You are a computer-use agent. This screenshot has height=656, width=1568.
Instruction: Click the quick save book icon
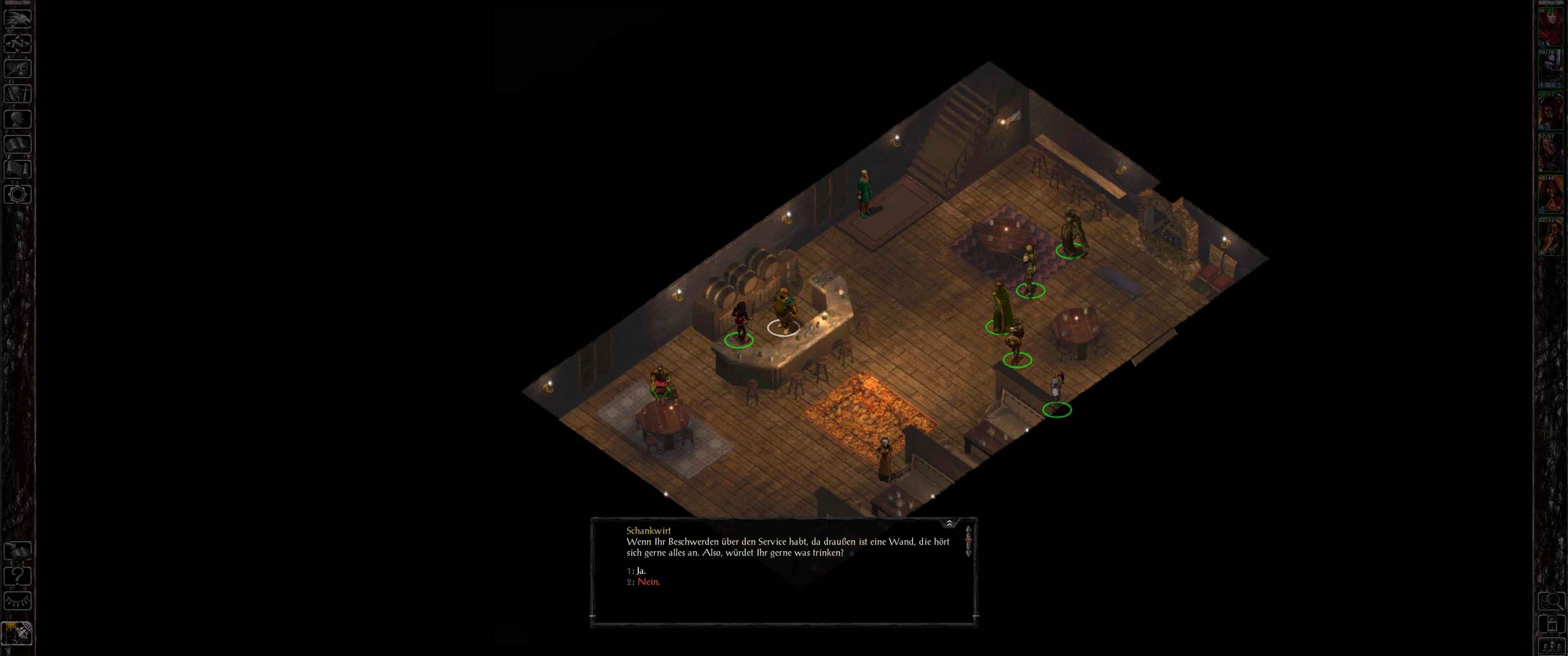click(x=18, y=551)
